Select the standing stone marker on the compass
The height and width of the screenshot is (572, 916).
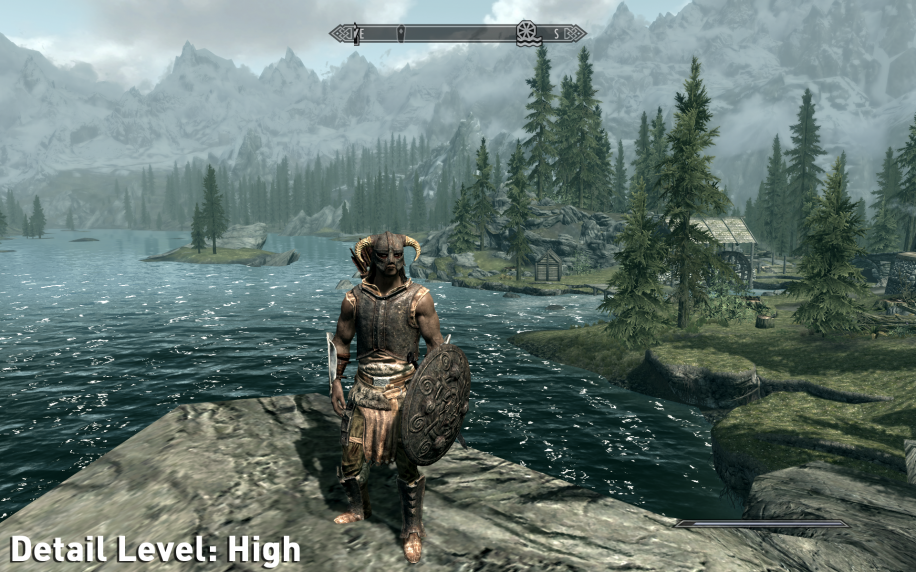401,34
